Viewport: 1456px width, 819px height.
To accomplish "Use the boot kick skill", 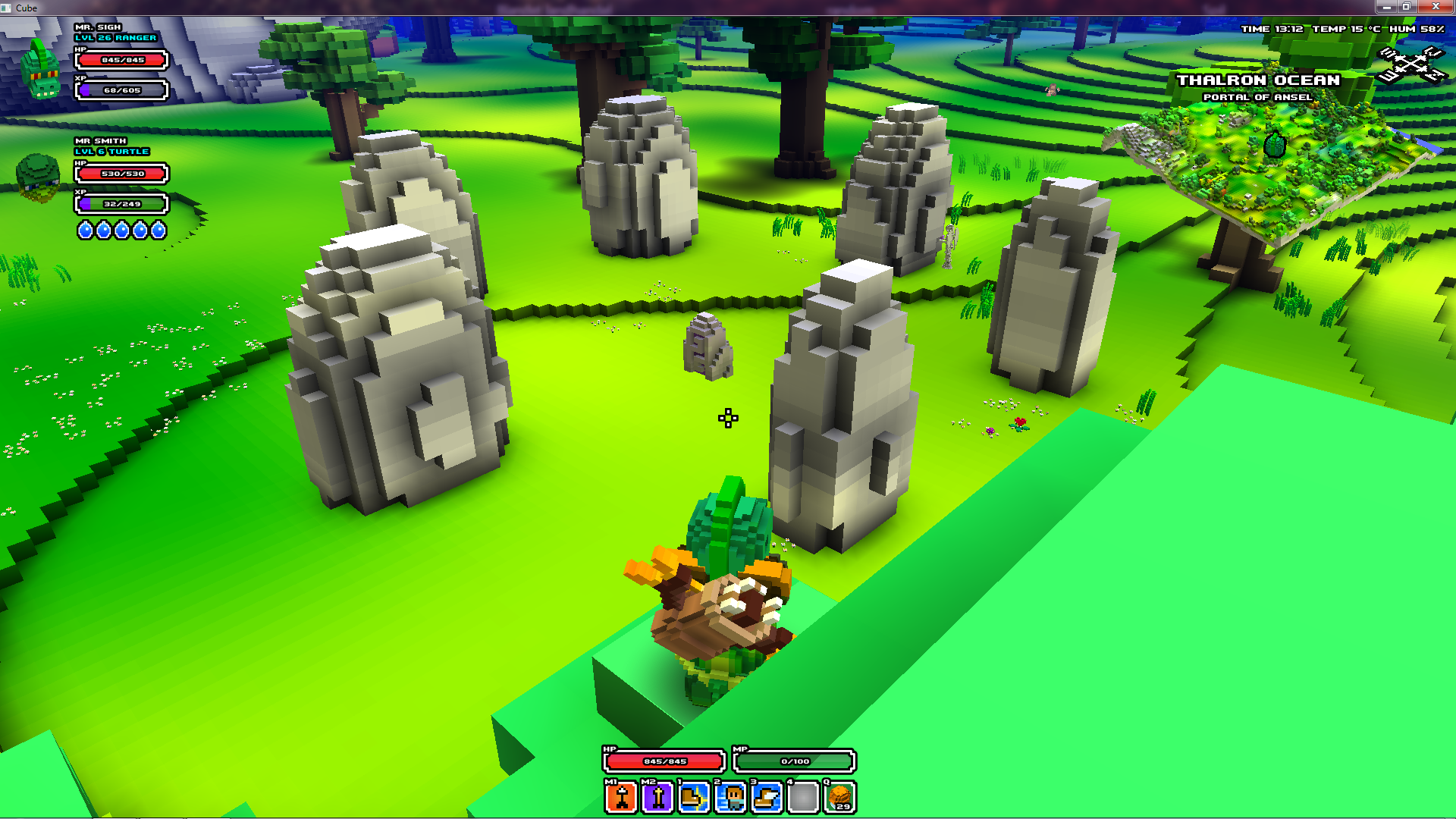I will (694, 797).
